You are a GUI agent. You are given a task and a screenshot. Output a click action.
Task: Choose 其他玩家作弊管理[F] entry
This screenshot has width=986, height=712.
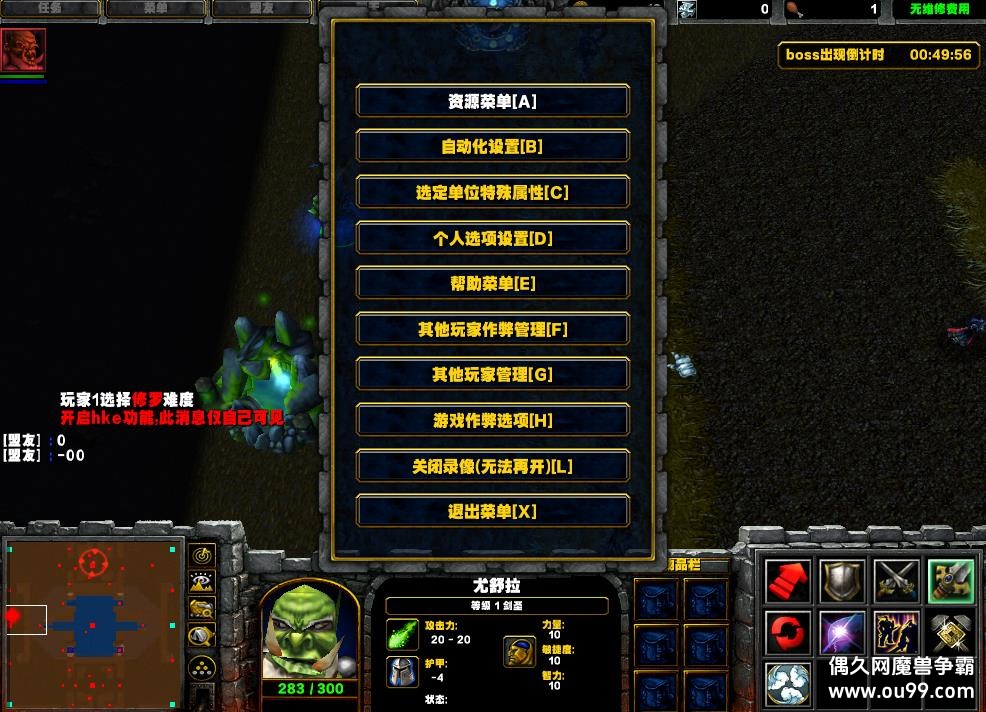(492, 329)
